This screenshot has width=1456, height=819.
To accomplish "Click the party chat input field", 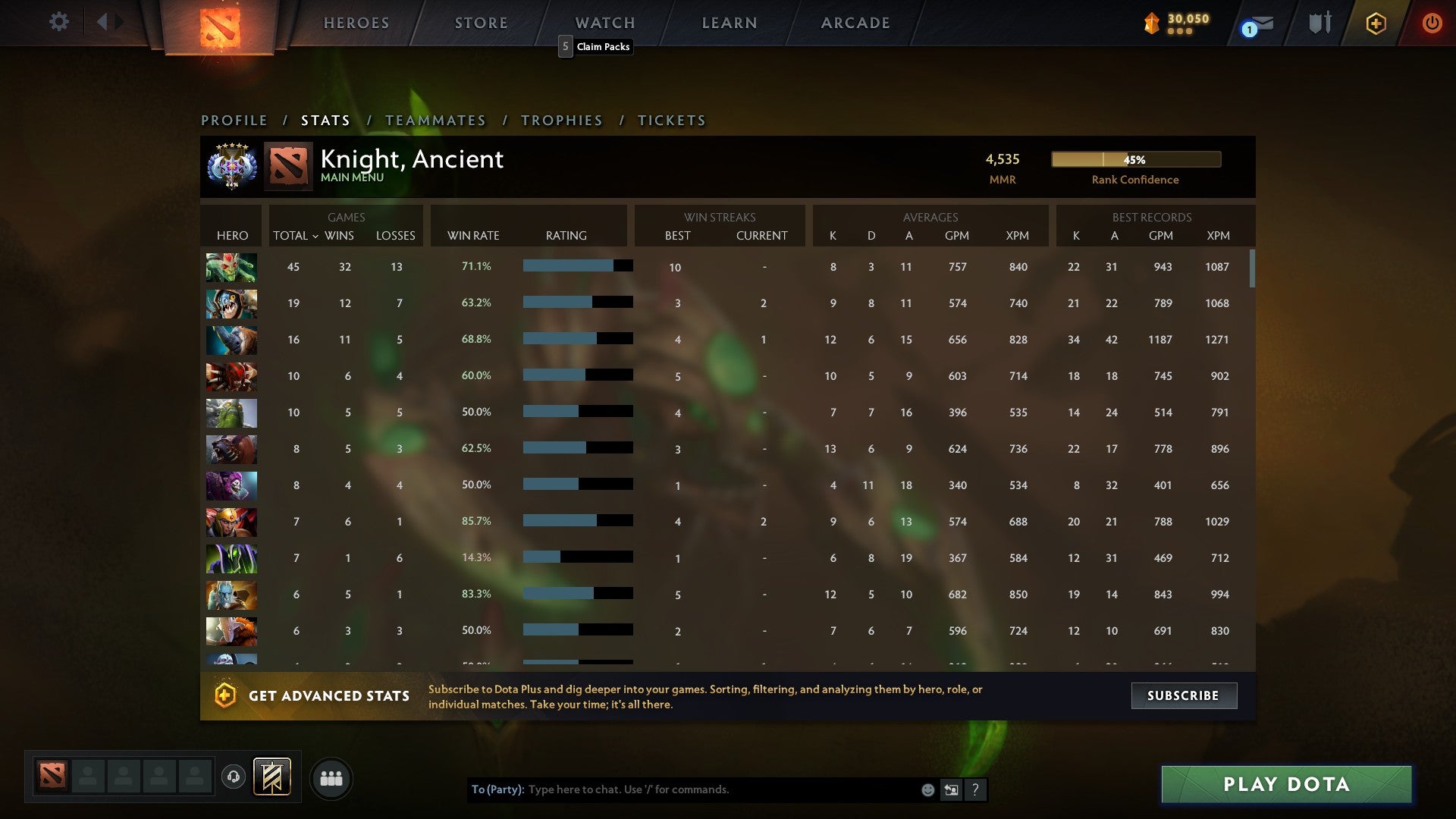I will click(682, 789).
